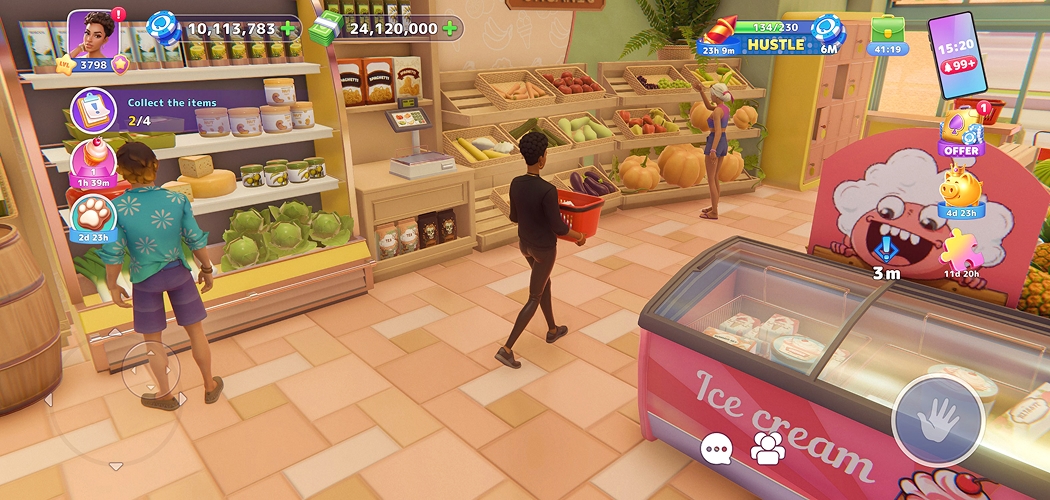
Task: Add more poker chips with the plus button
Action: click(289, 29)
